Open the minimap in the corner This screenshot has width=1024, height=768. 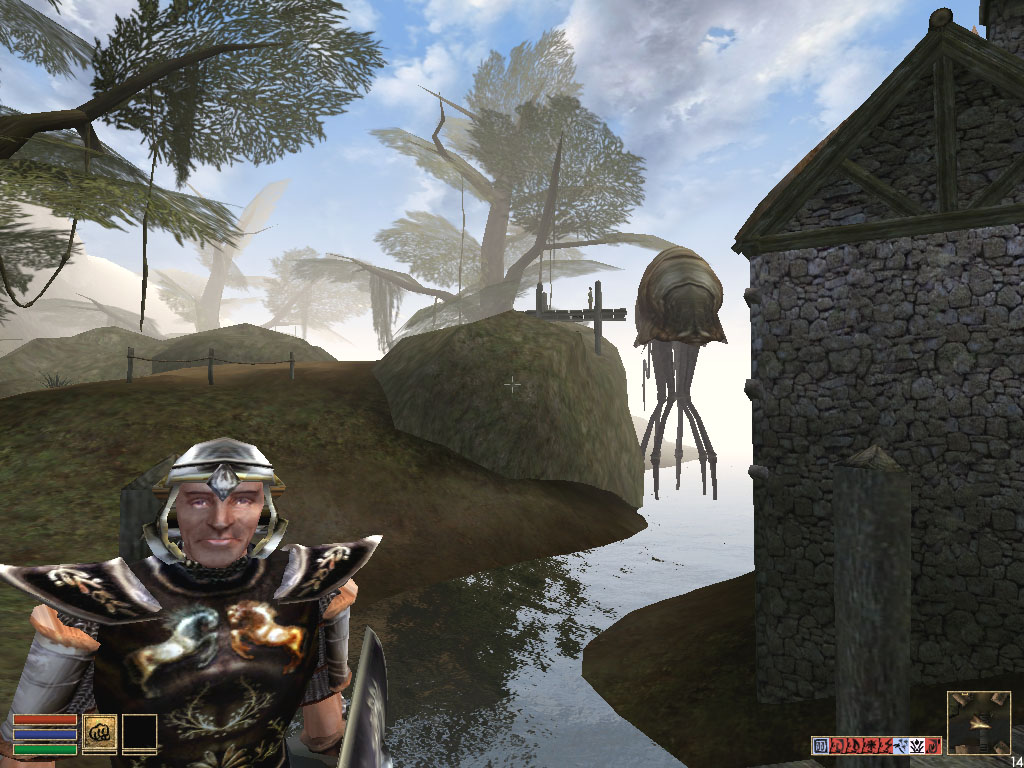[978, 722]
